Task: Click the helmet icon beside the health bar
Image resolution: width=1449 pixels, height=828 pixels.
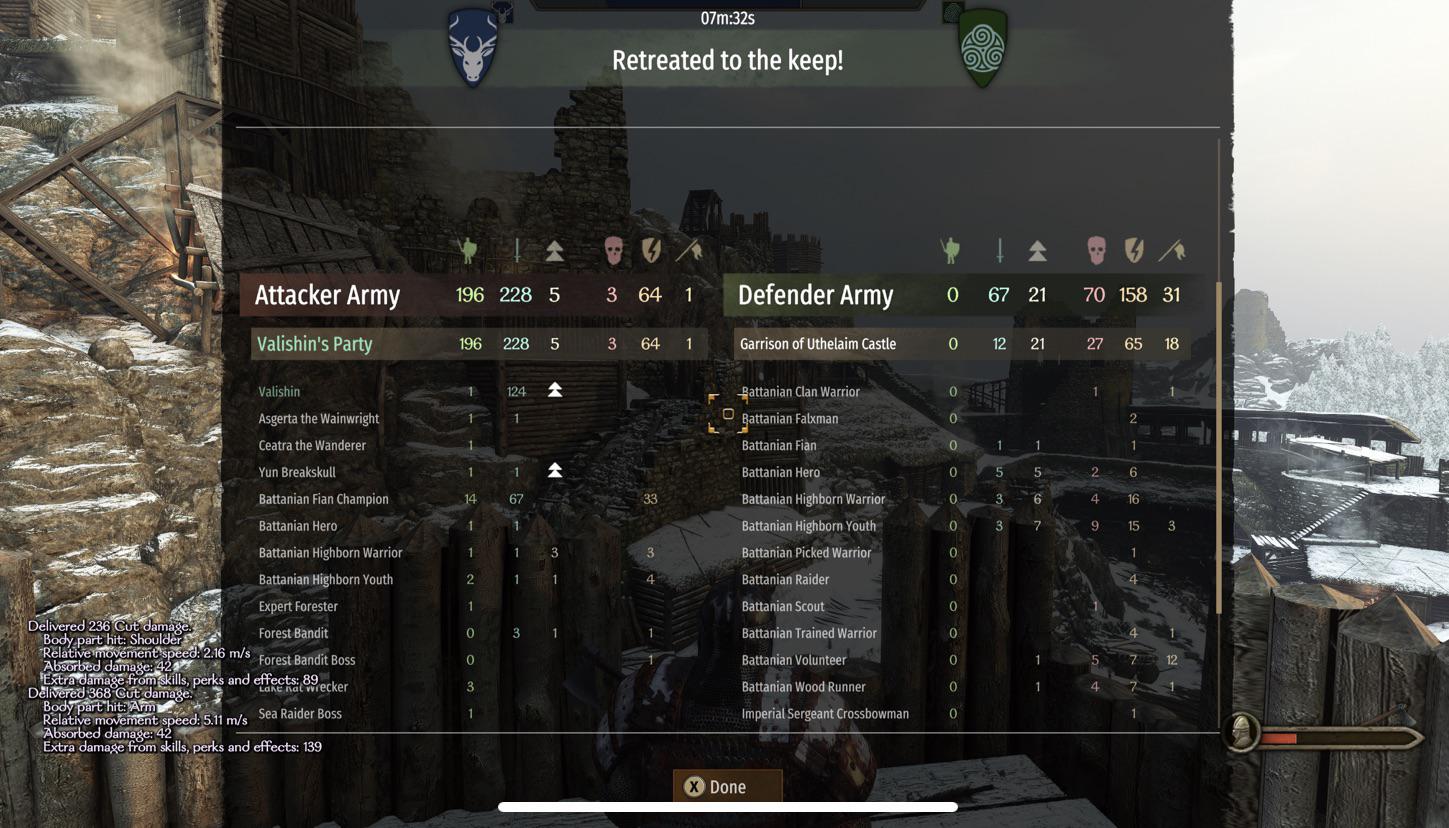Action: click(1240, 733)
